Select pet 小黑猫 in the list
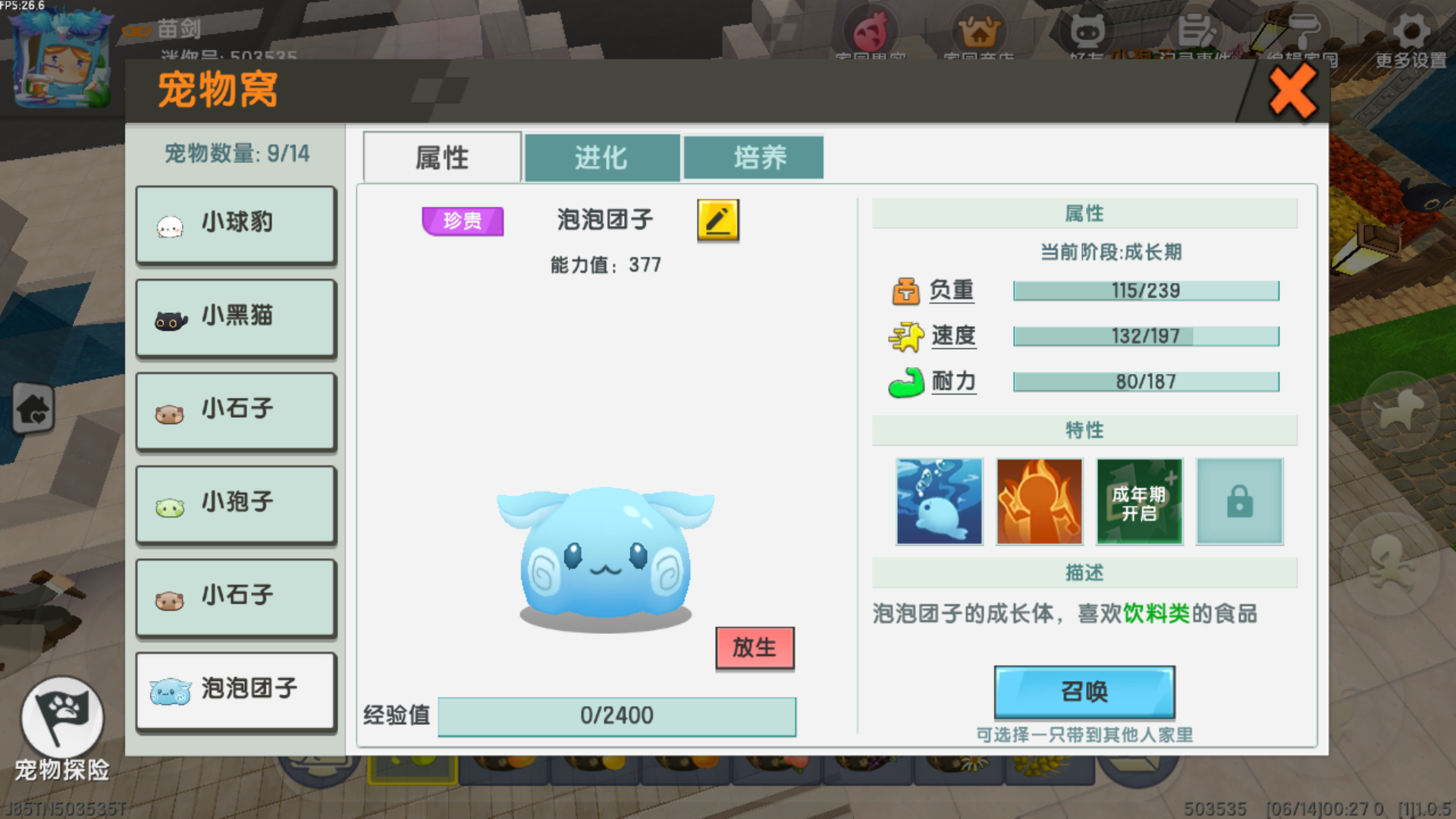 tap(235, 317)
